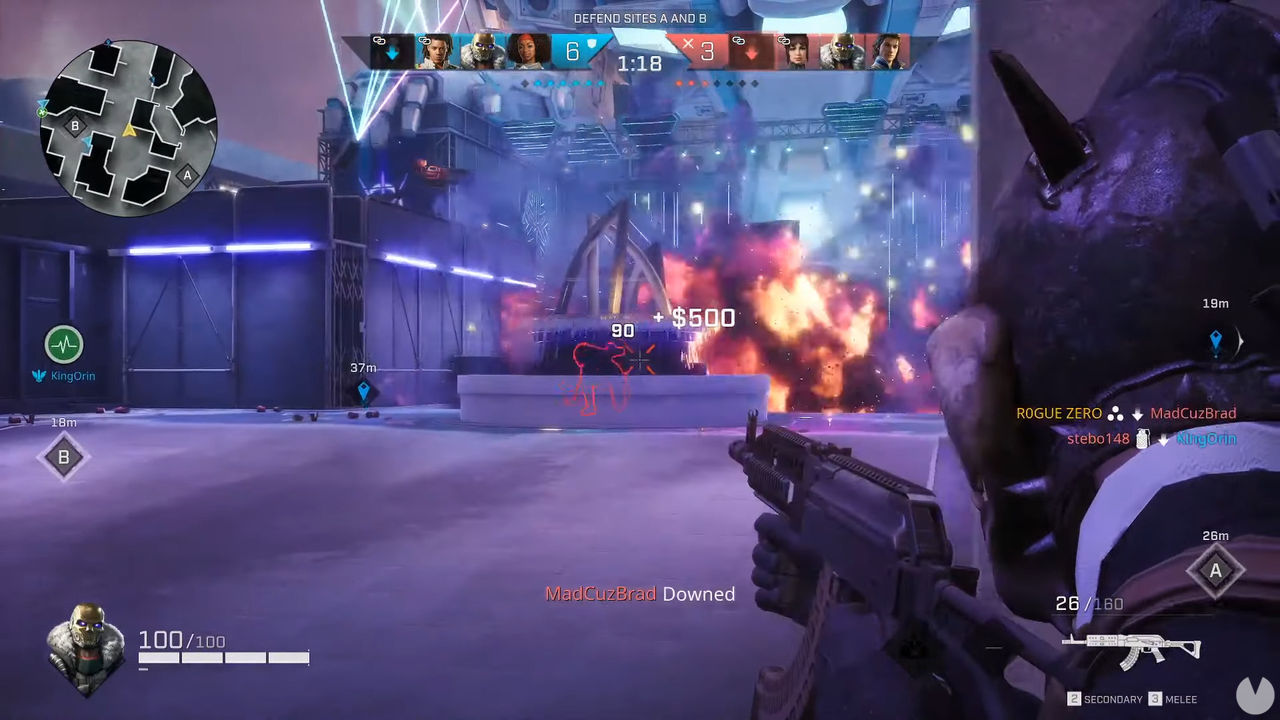1280x720 pixels.
Task: Select the red team's gold-masked character portrait
Action: pos(842,52)
